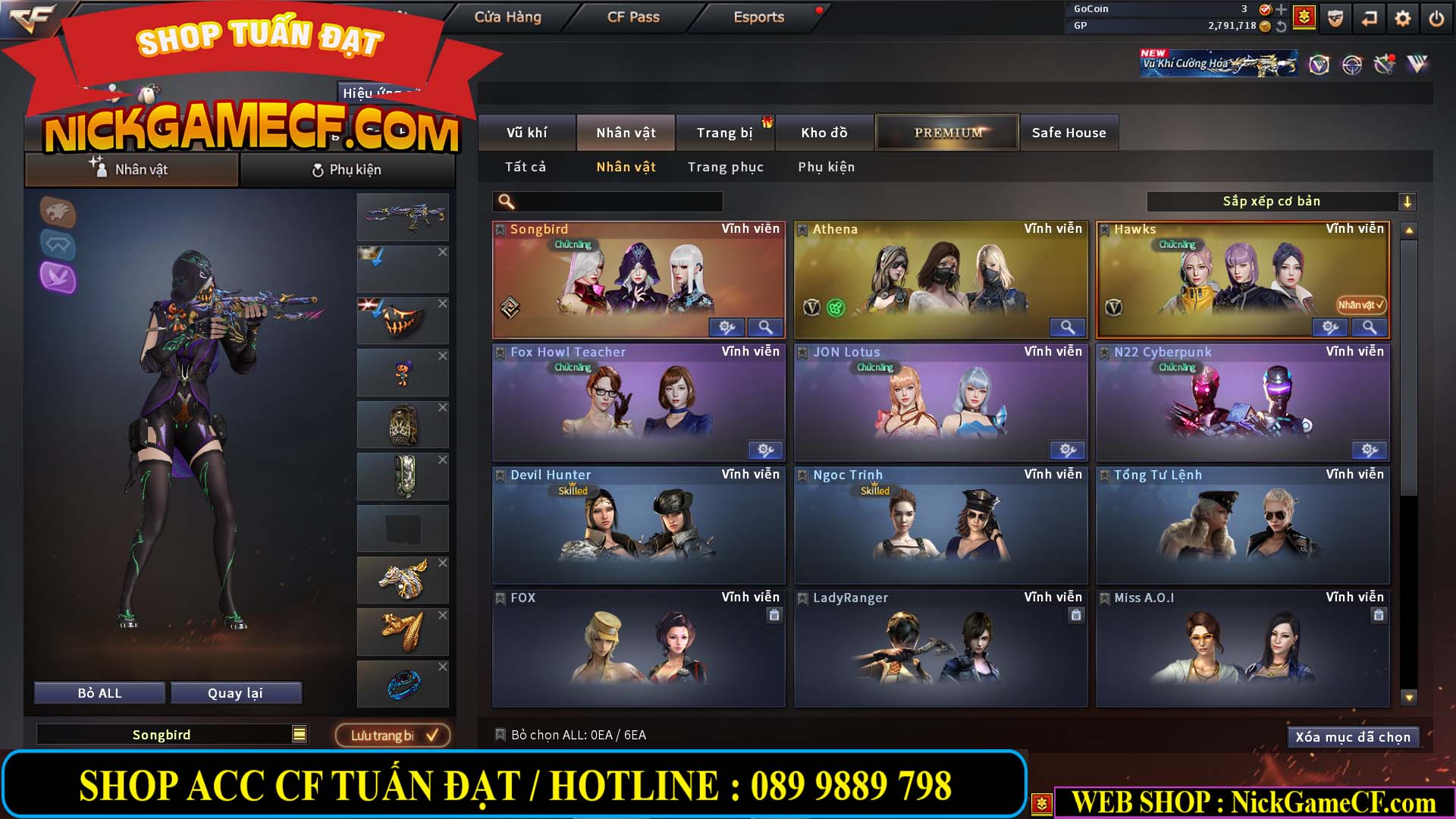
Task: Open the list menu beside Songbird name field
Action: click(298, 734)
